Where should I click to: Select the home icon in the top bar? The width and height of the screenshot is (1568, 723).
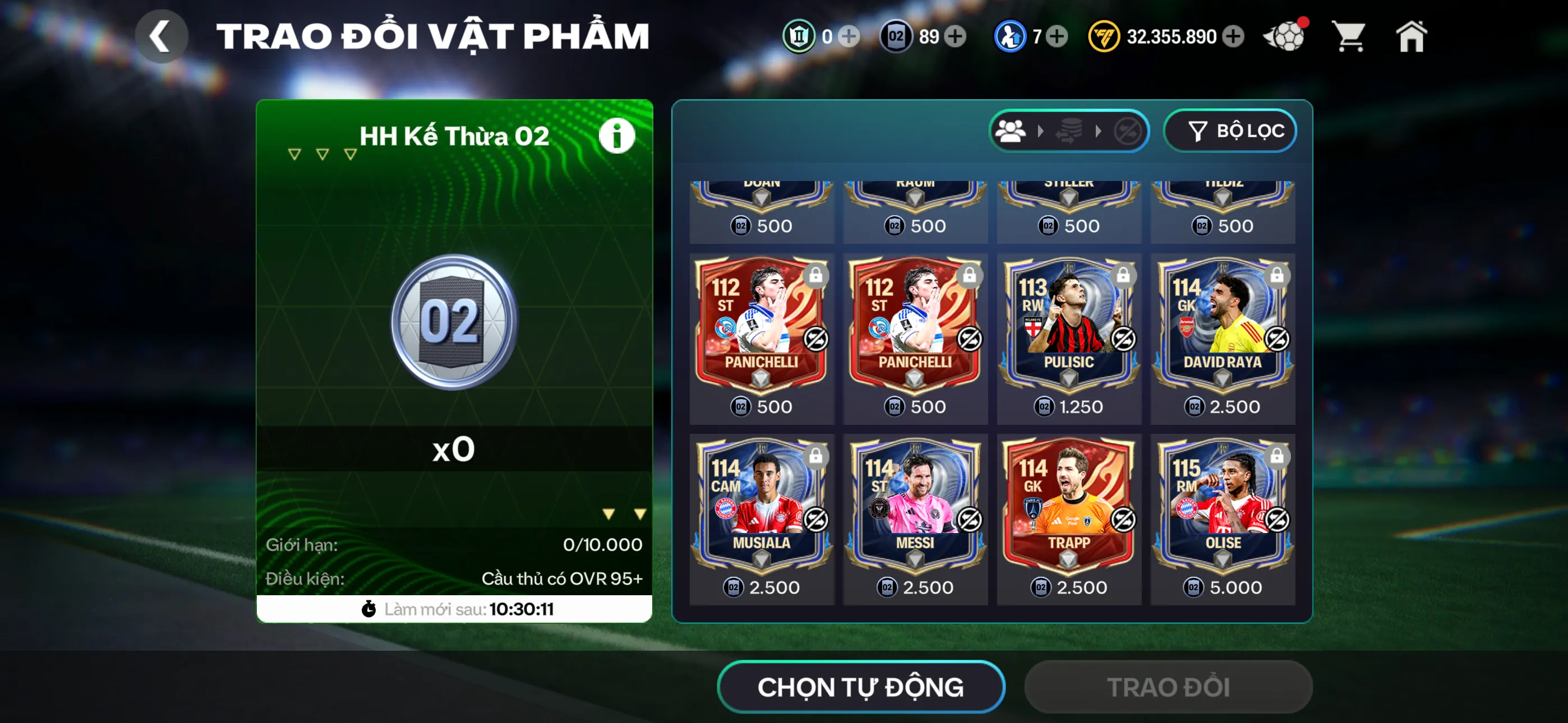coord(1412,36)
